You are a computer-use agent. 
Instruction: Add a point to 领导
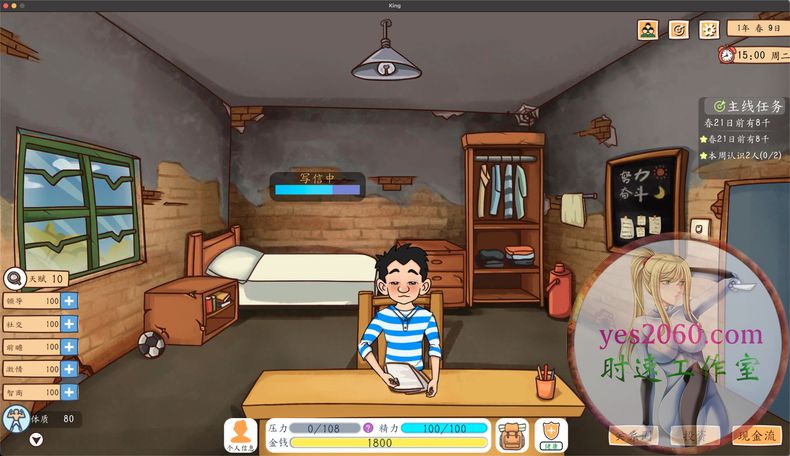coord(69,300)
